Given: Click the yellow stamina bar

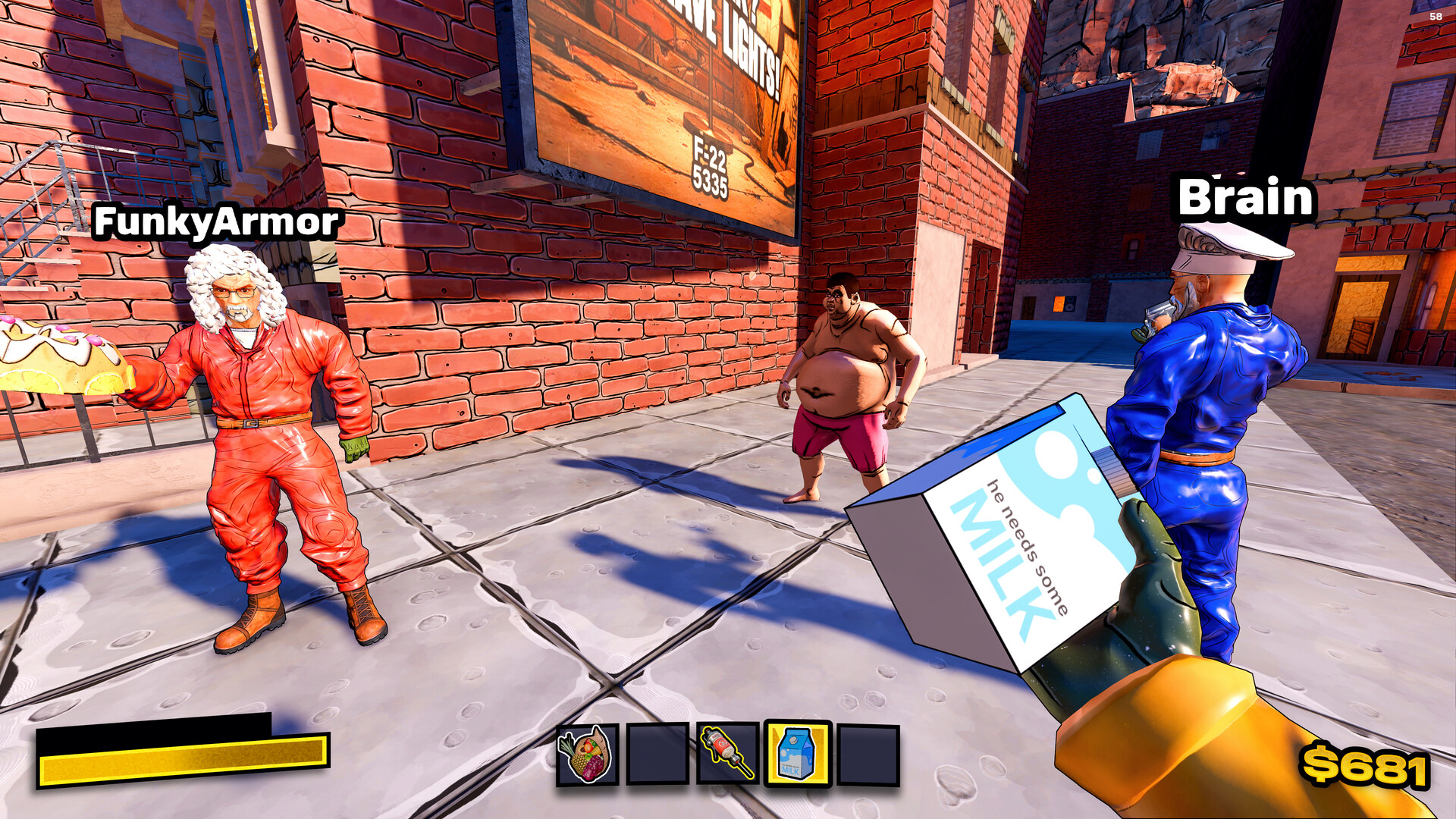Looking at the screenshot, I should pos(182,764).
